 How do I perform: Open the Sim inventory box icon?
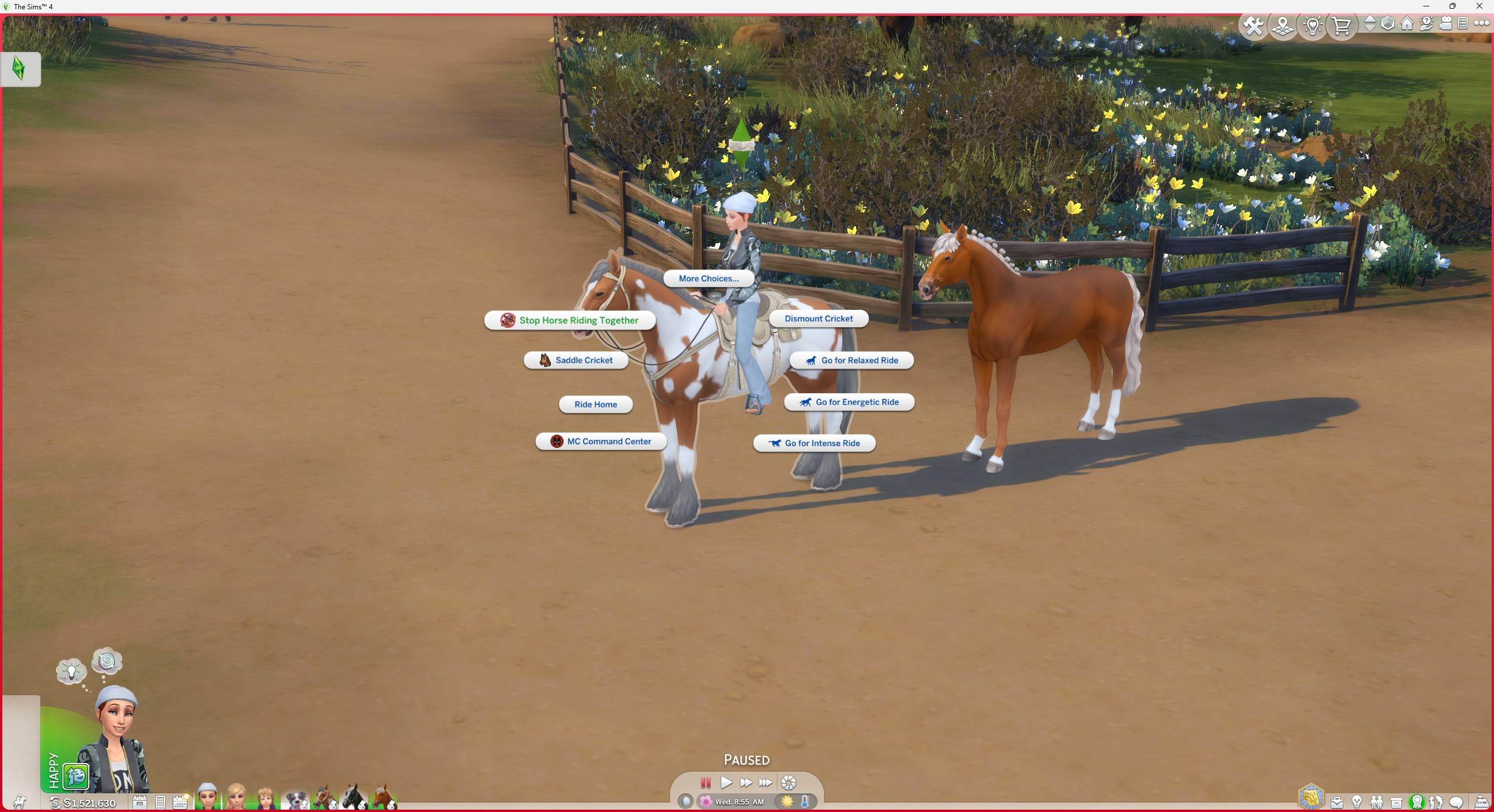pos(1396,803)
